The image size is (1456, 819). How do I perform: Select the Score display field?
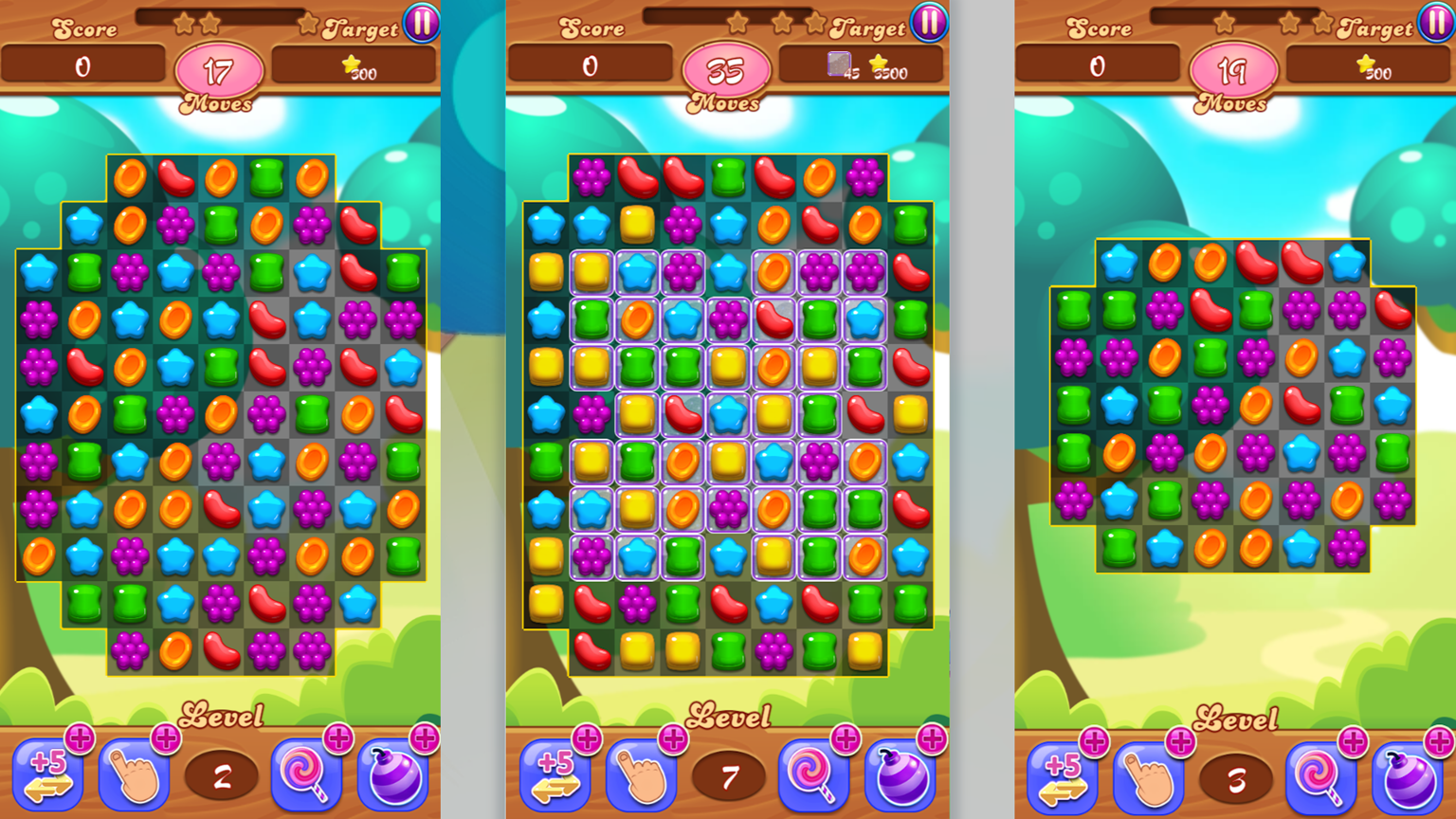[85, 64]
